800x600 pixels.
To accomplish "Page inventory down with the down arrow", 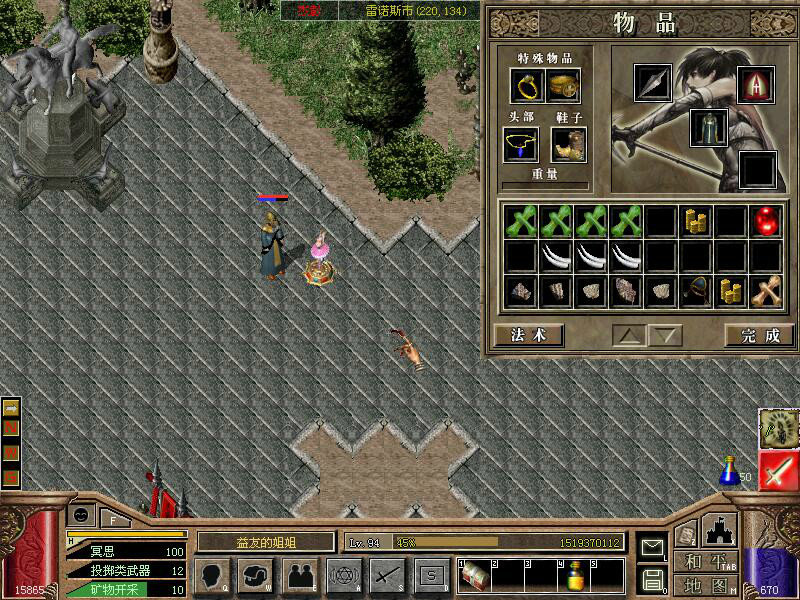I will pos(667,335).
